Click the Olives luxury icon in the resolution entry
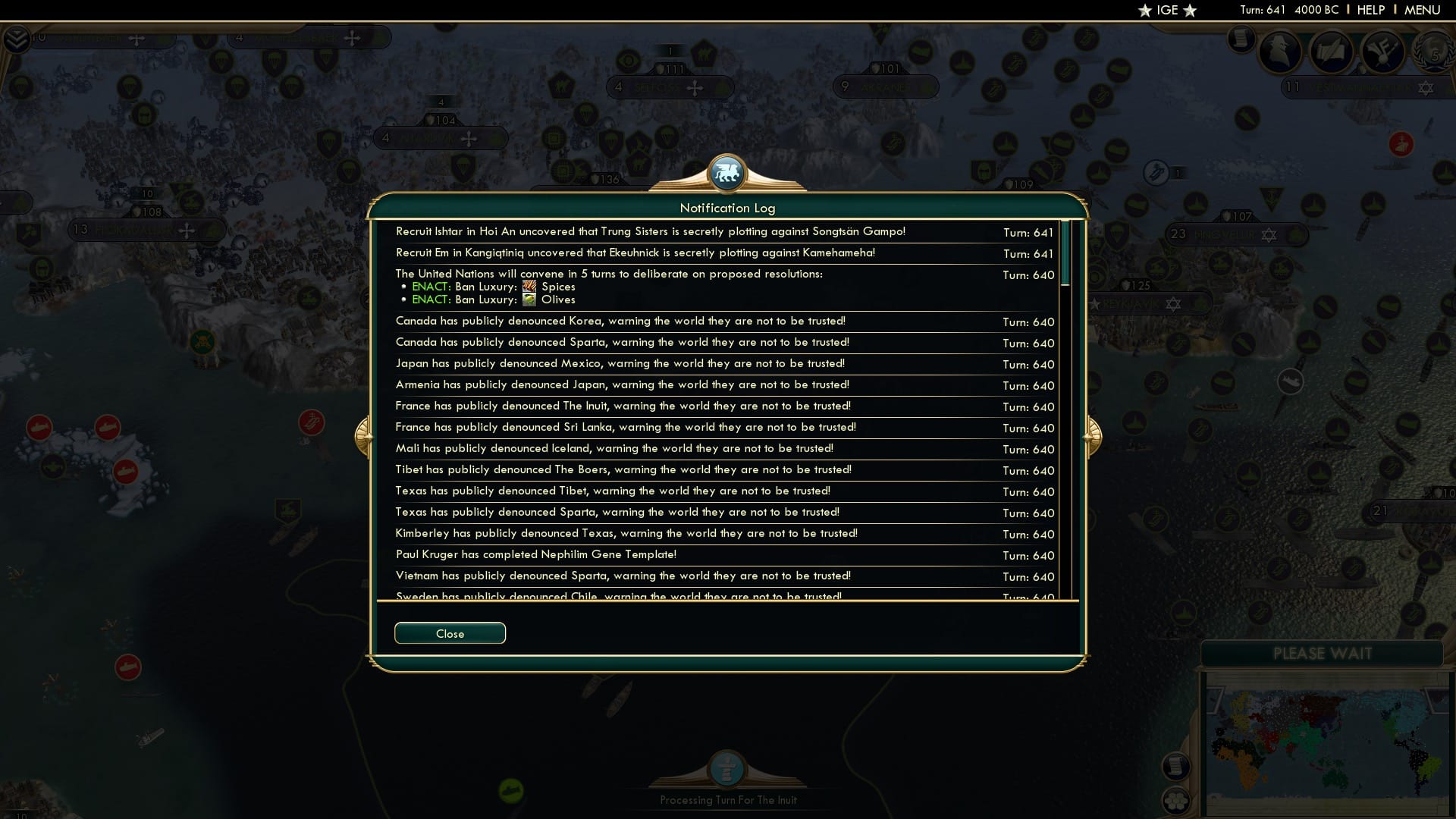Viewport: 1456px width, 819px height. coord(529,300)
